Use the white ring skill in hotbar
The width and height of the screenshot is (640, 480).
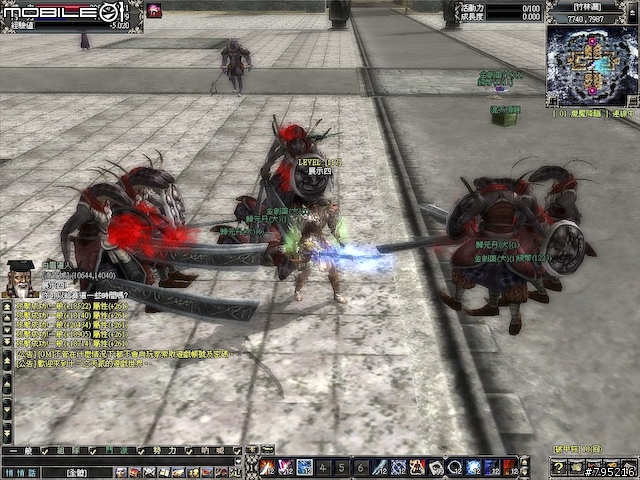(x=455, y=467)
